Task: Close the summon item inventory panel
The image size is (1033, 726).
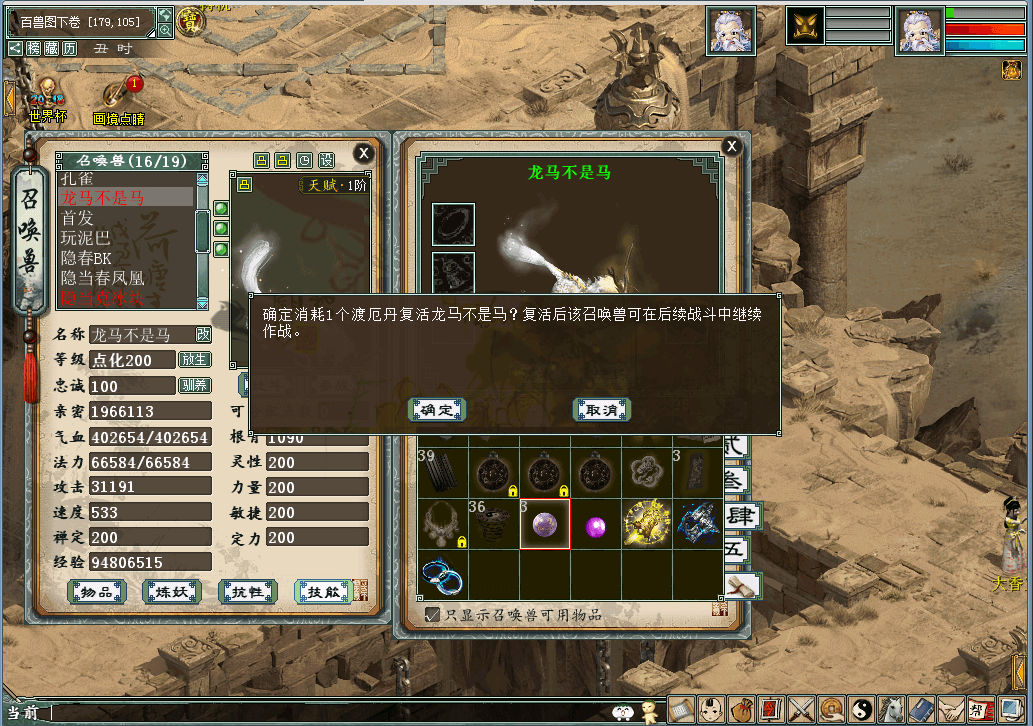Action: pos(732,147)
